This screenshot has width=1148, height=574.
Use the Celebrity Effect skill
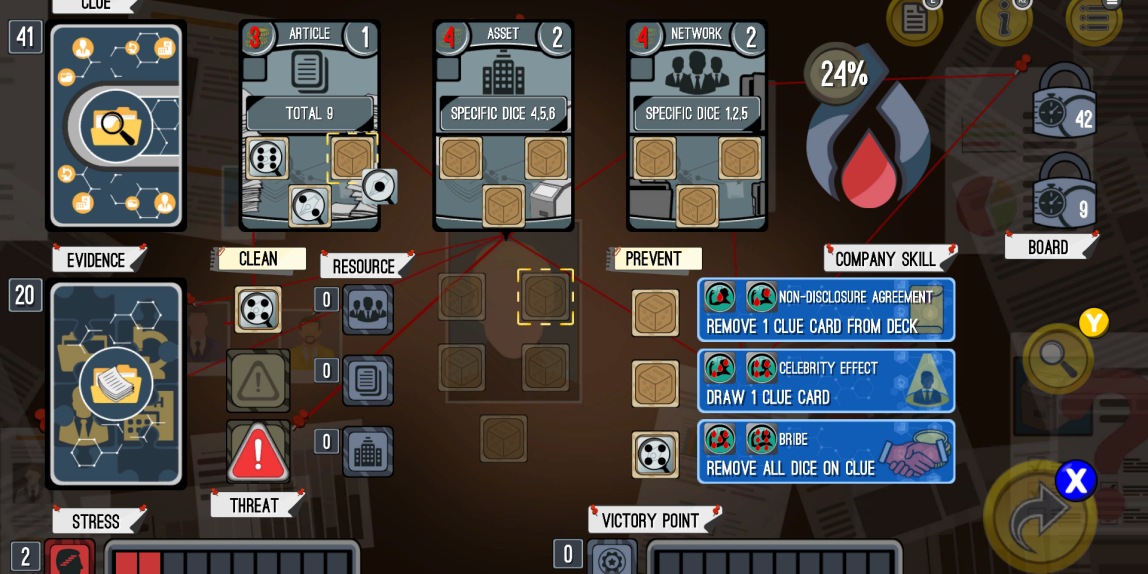click(x=826, y=381)
